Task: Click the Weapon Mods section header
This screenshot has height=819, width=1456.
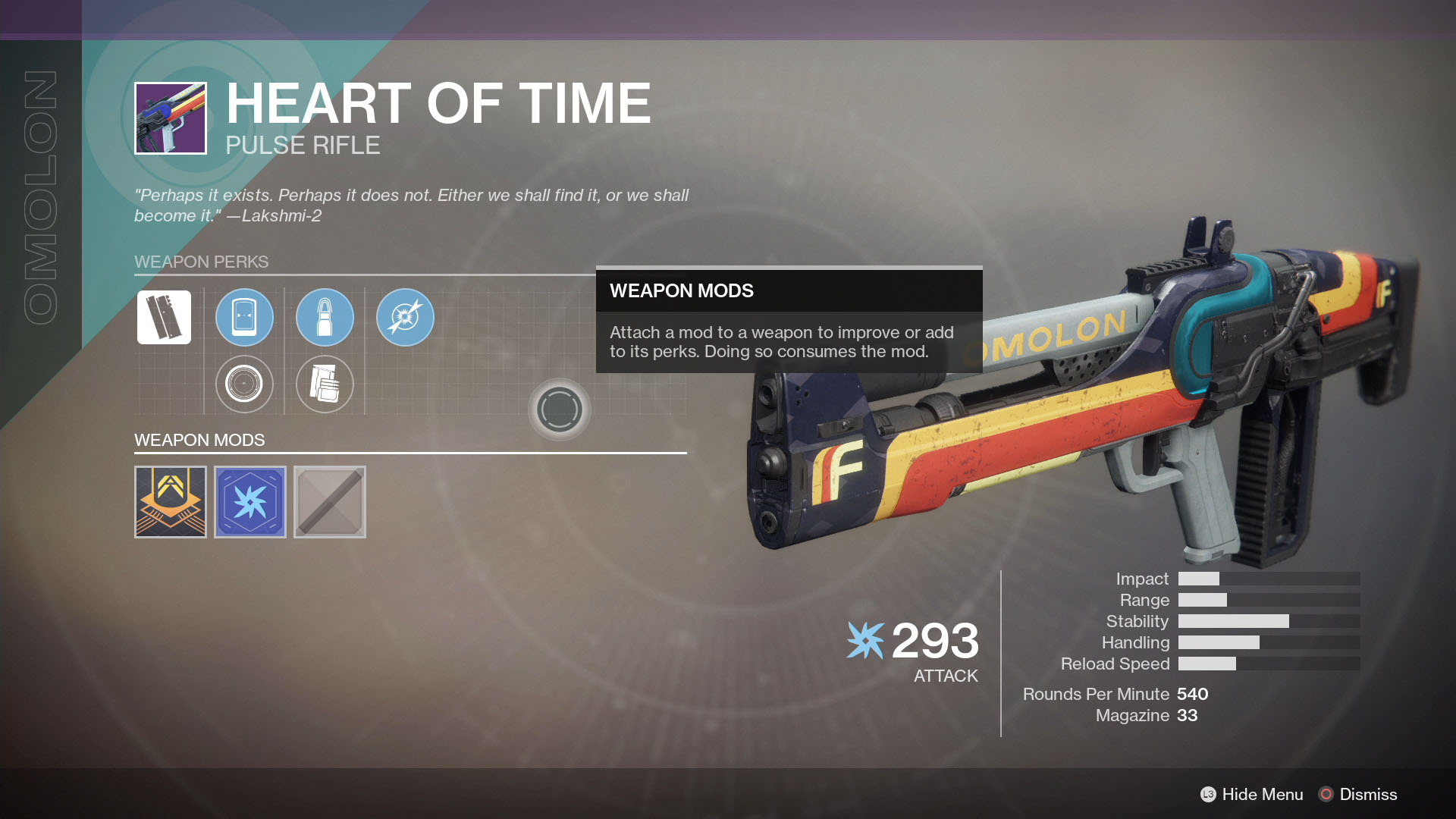Action: click(199, 440)
